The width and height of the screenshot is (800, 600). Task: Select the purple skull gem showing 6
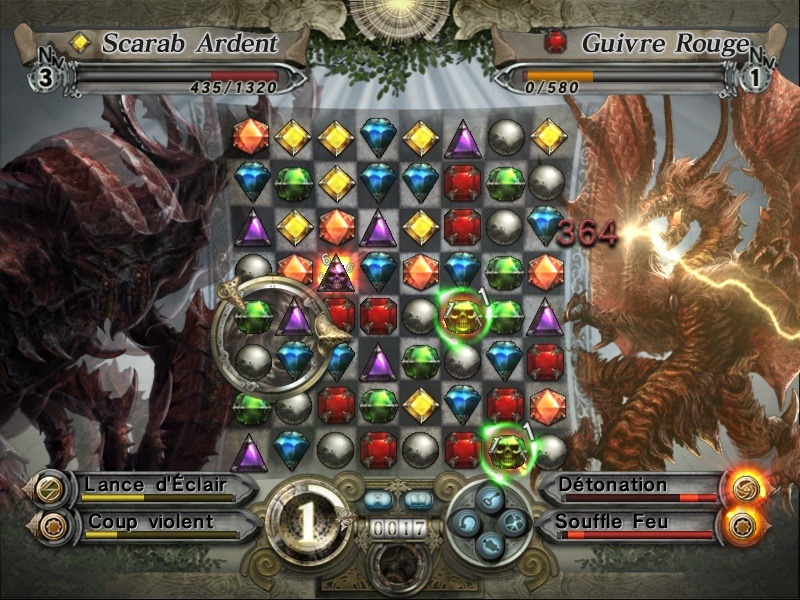pos(337,271)
